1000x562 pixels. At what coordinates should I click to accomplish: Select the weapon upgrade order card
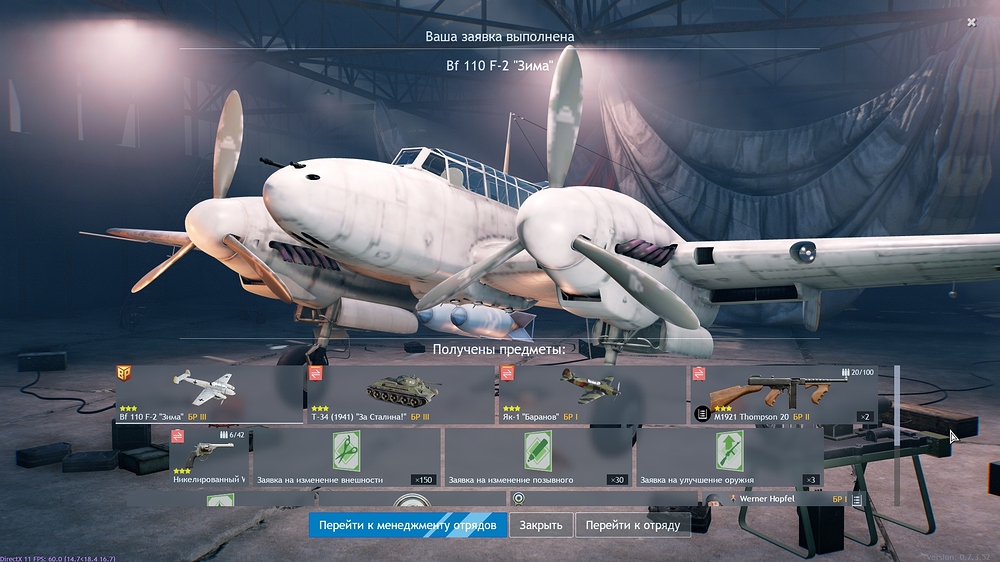pos(729,457)
